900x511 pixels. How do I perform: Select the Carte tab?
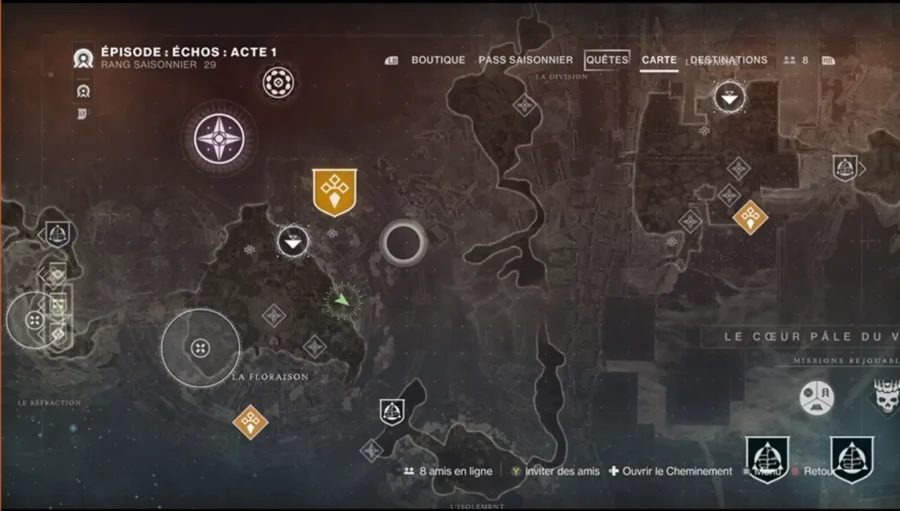coord(659,60)
